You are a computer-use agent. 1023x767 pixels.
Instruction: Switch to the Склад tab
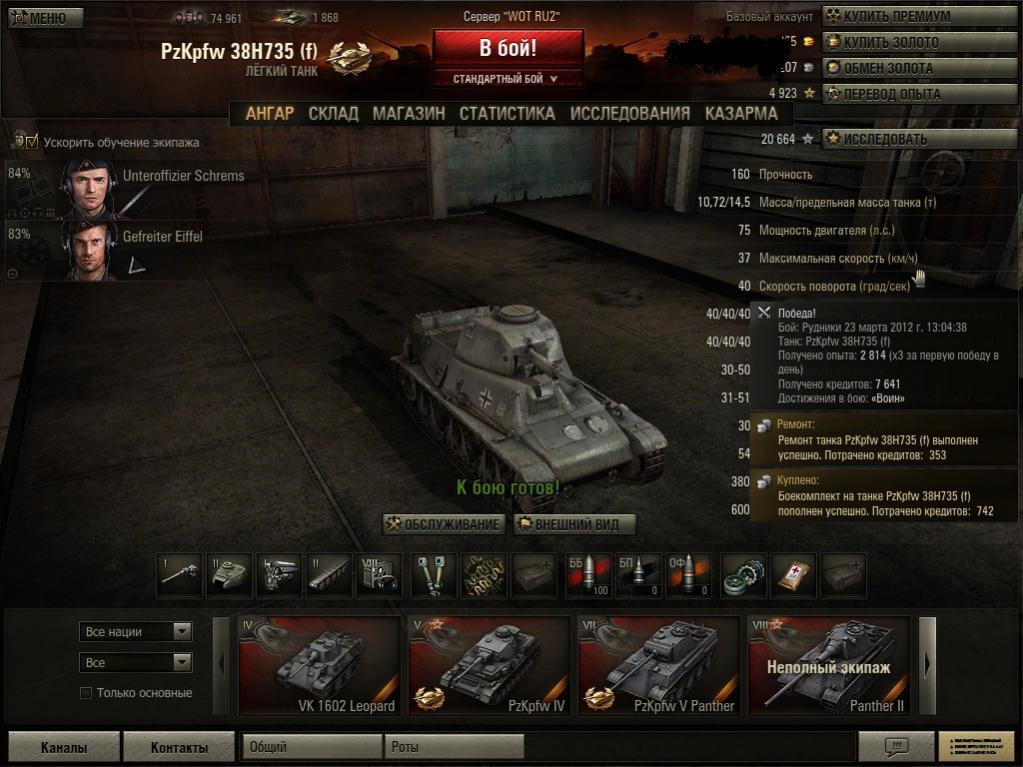(x=333, y=113)
